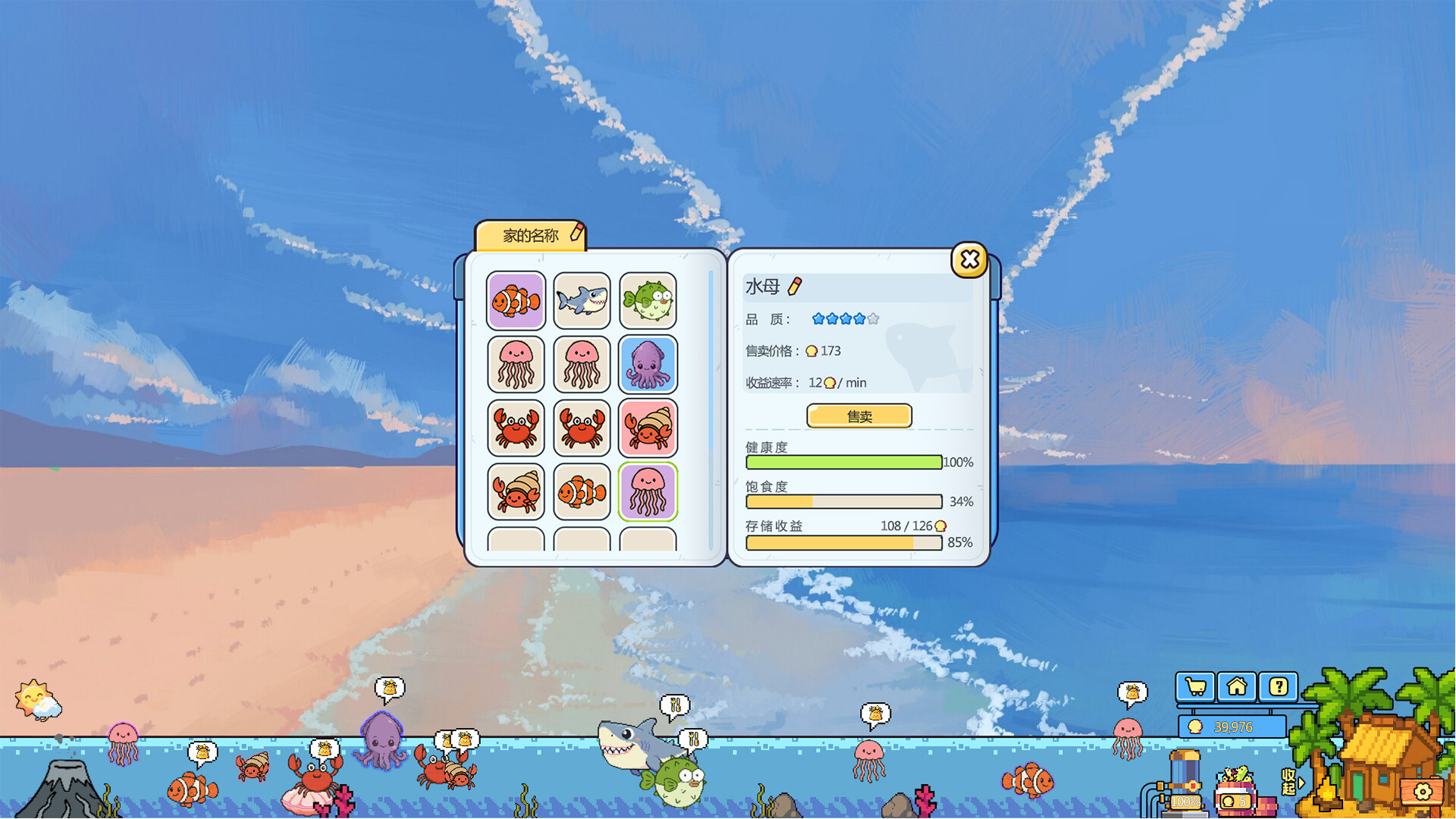Image resolution: width=1456 pixels, height=819 pixels.
Task: Open the help panel with the question mark icon
Action: pos(1279,686)
